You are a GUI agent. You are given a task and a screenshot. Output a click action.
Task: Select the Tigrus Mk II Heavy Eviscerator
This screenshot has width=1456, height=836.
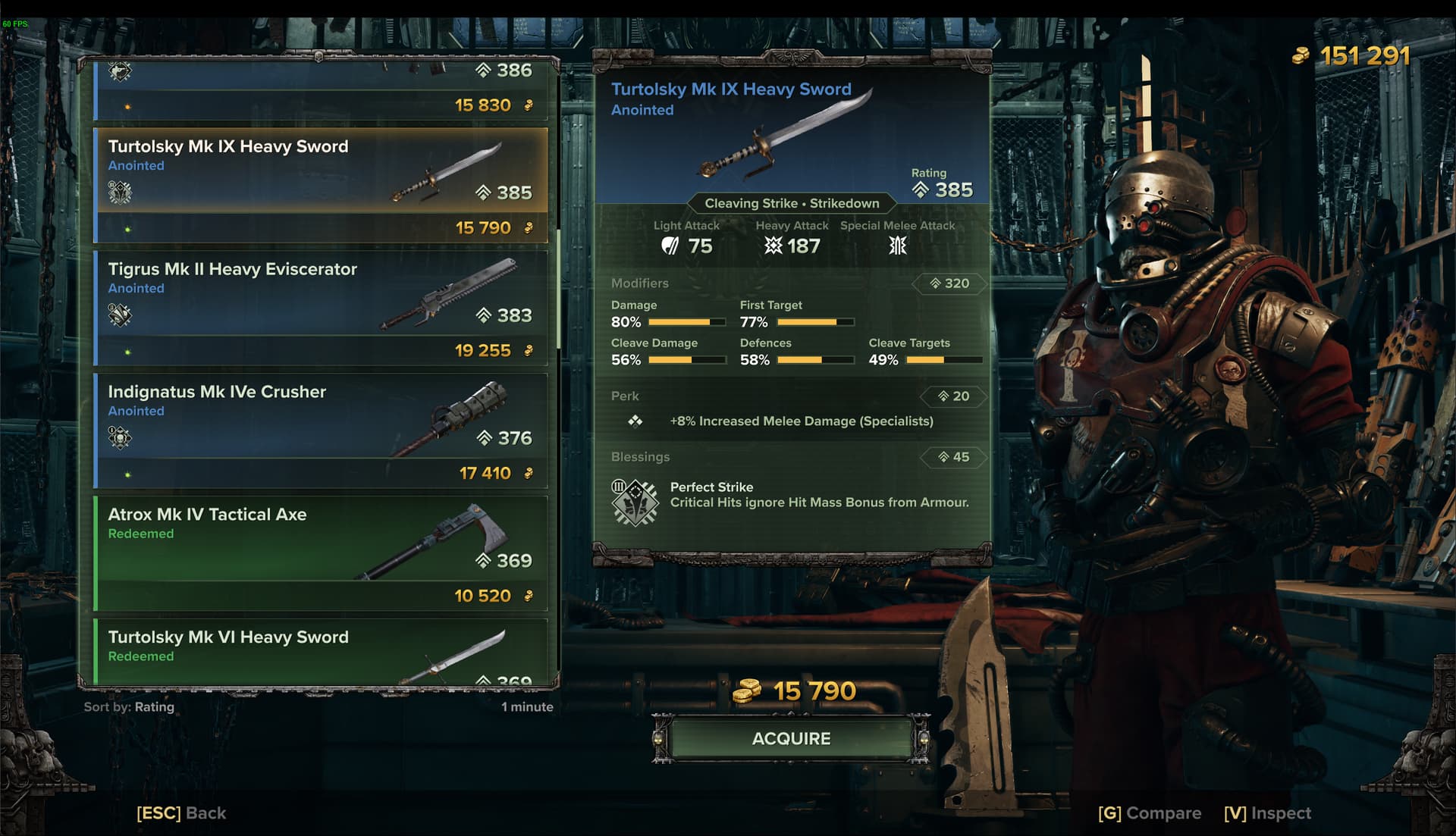321,307
